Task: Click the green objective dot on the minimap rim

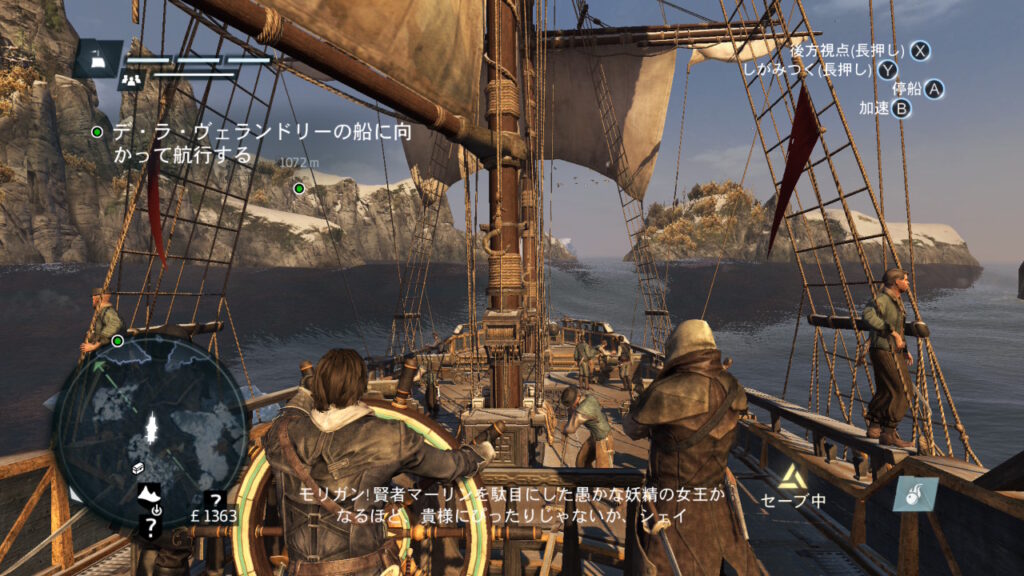Action: click(117, 341)
